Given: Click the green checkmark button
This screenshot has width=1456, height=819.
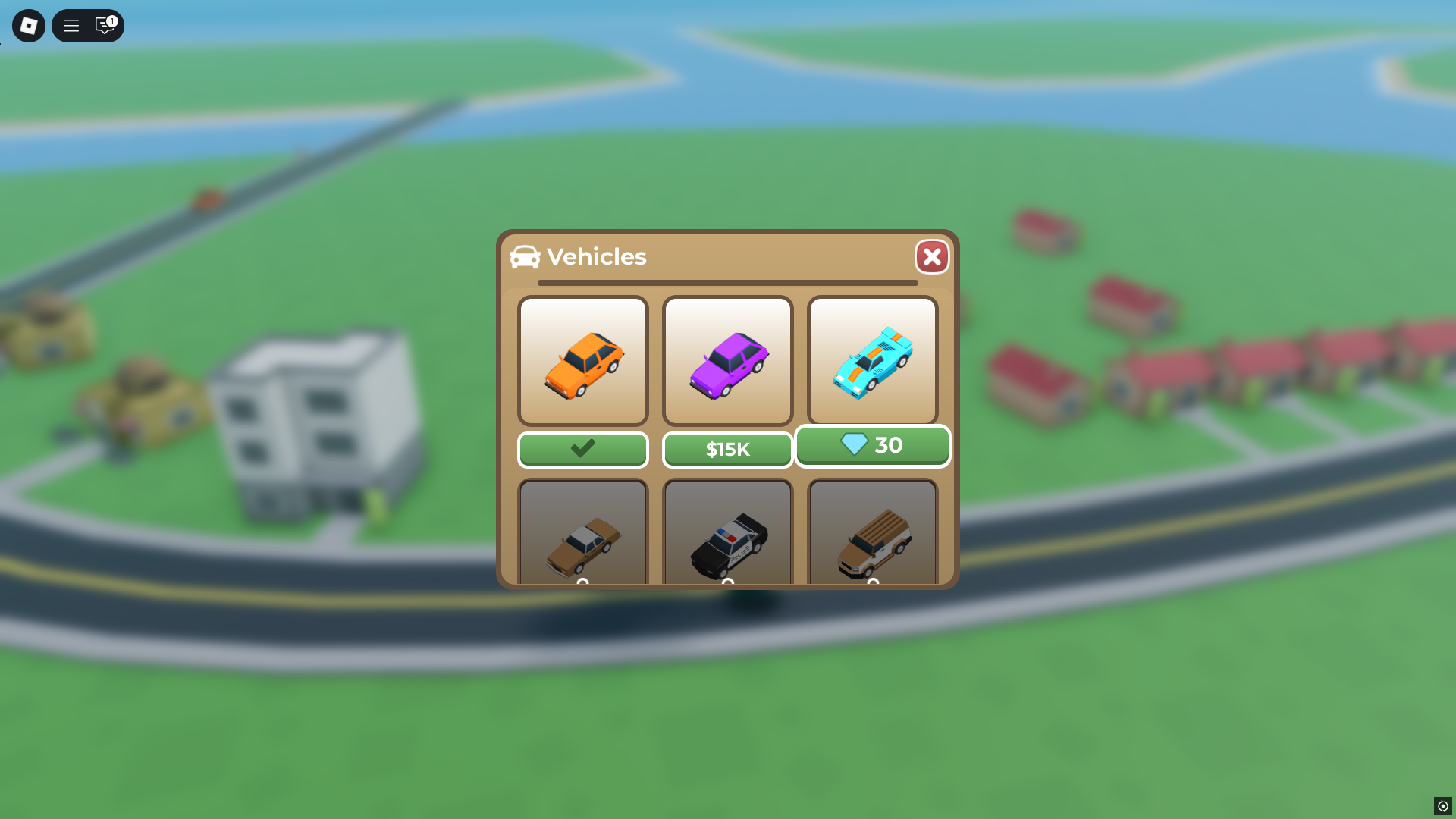Looking at the screenshot, I should (582, 449).
